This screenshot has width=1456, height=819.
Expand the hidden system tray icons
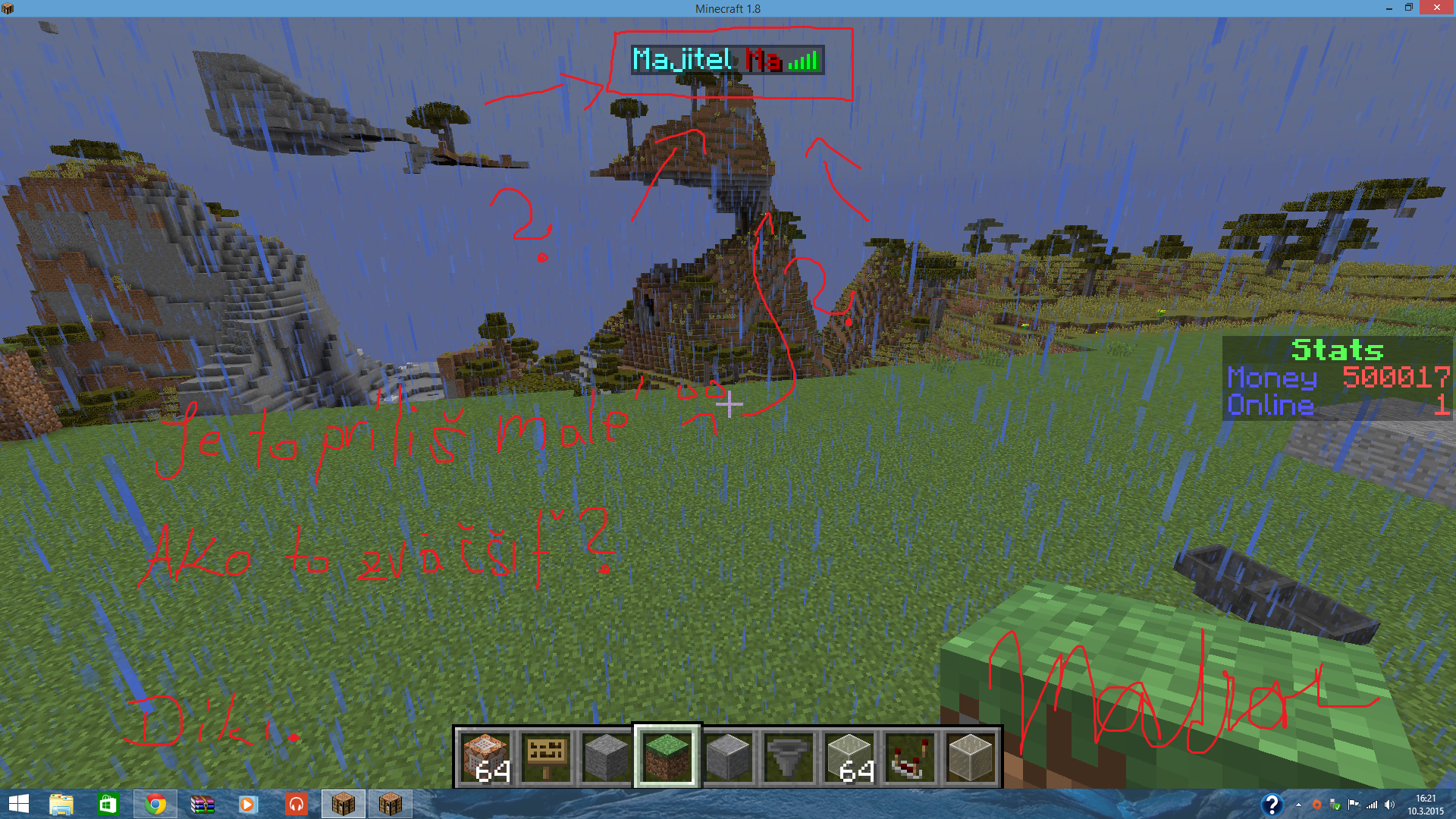tap(1298, 805)
